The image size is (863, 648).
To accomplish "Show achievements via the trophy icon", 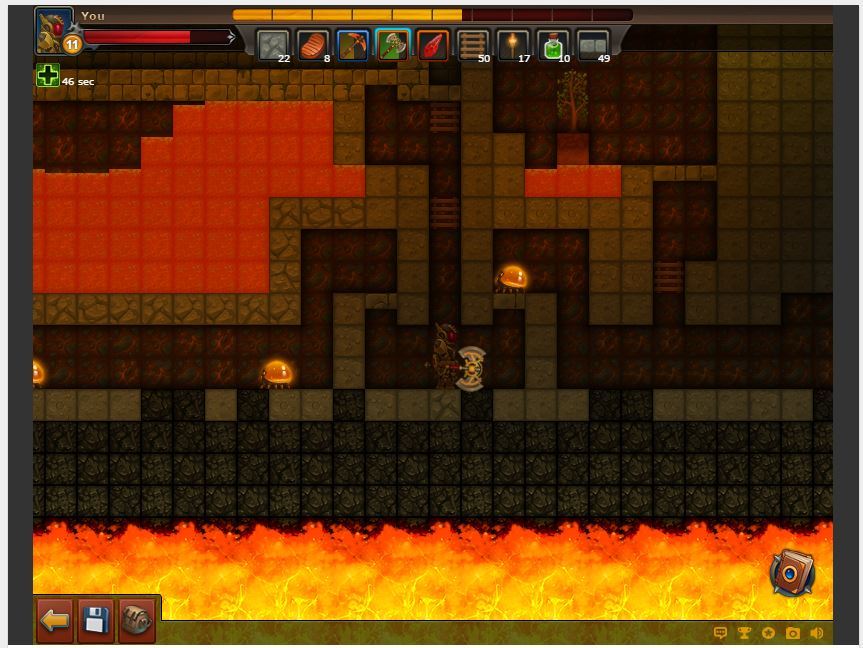I will point(744,633).
